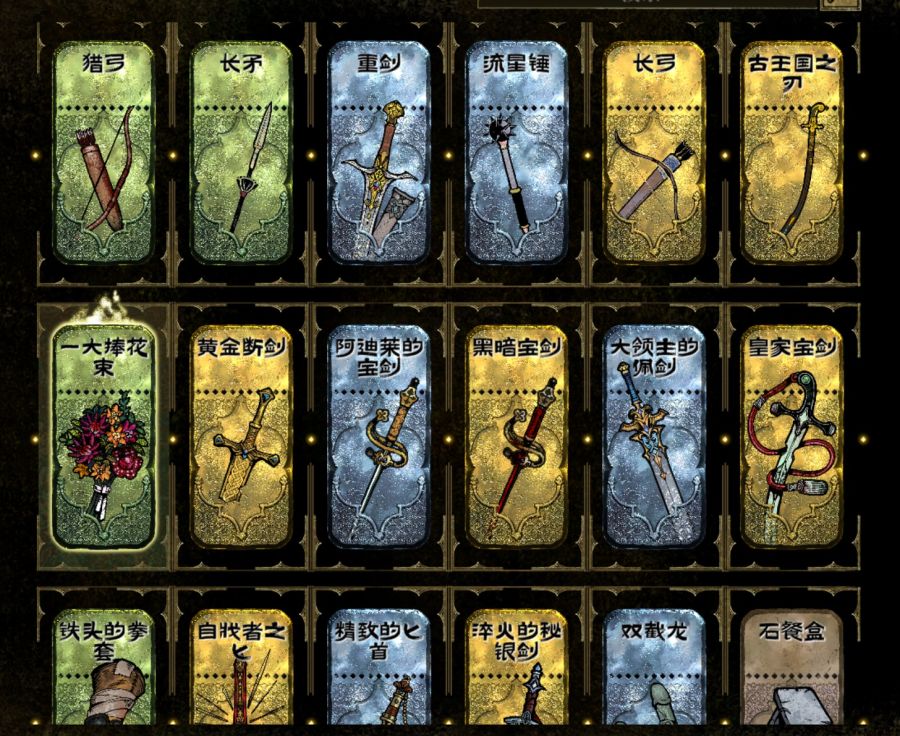The height and width of the screenshot is (736, 900).
Task: Choose the 长矛 spear card
Action: coord(241,152)
